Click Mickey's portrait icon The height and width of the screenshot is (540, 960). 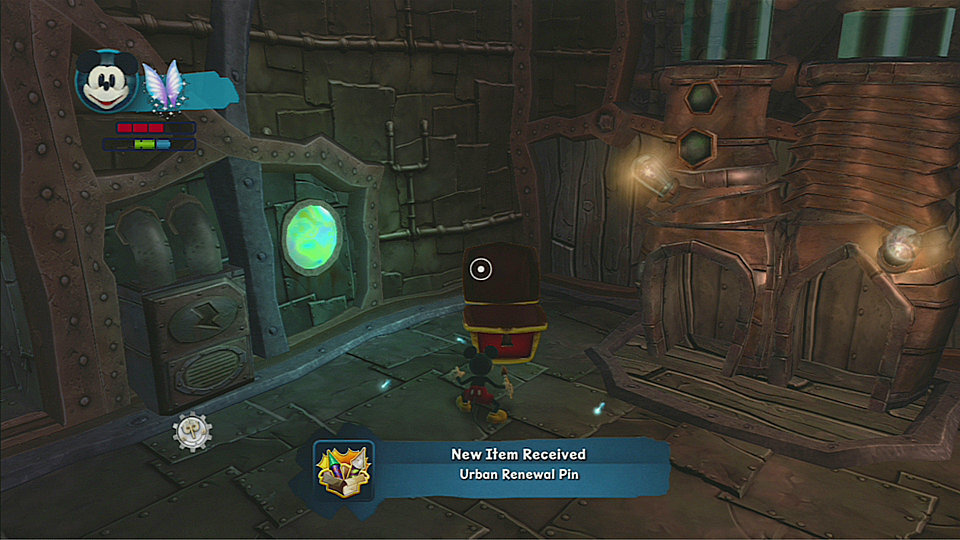[106, 80]
